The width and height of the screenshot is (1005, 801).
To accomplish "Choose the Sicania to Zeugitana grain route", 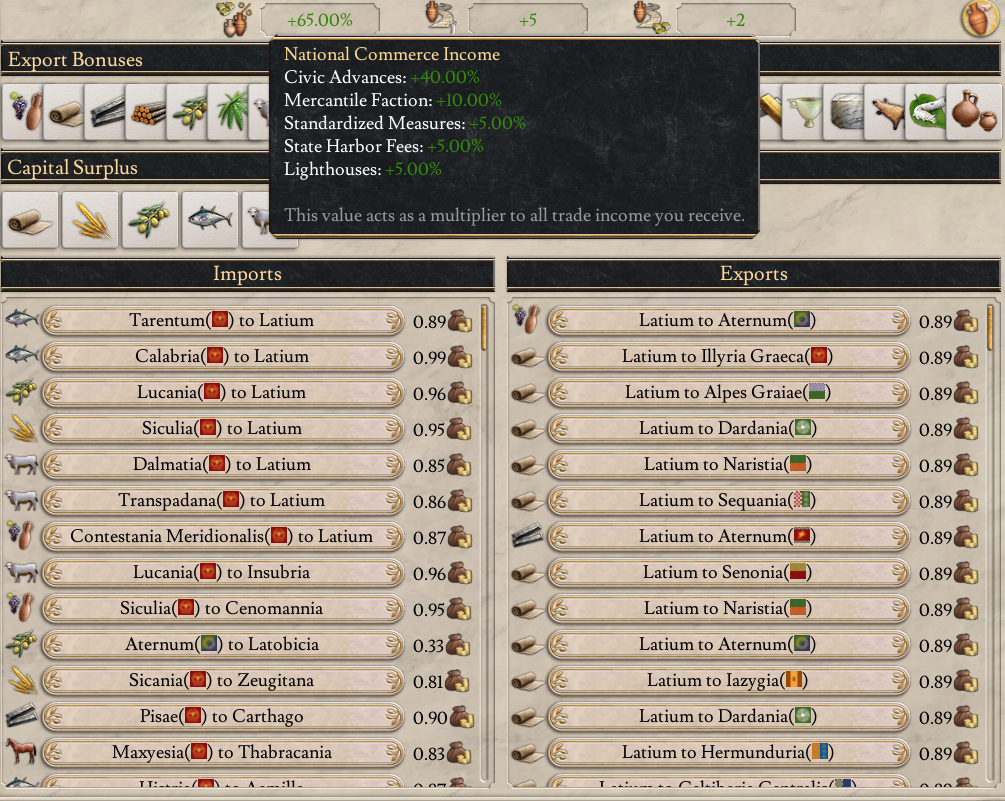I will [222, 680].
